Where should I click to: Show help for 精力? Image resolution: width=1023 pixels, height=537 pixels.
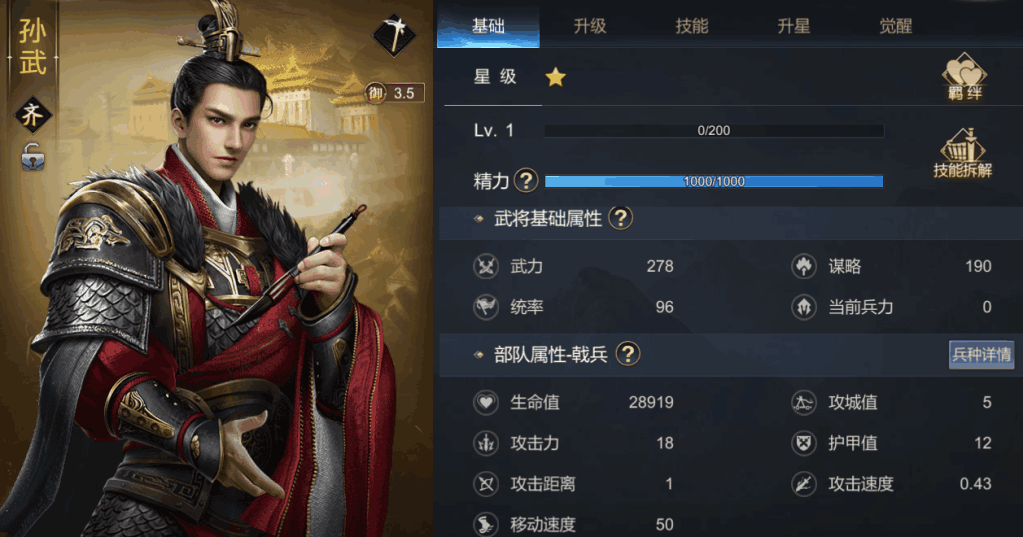click(526, 181)
